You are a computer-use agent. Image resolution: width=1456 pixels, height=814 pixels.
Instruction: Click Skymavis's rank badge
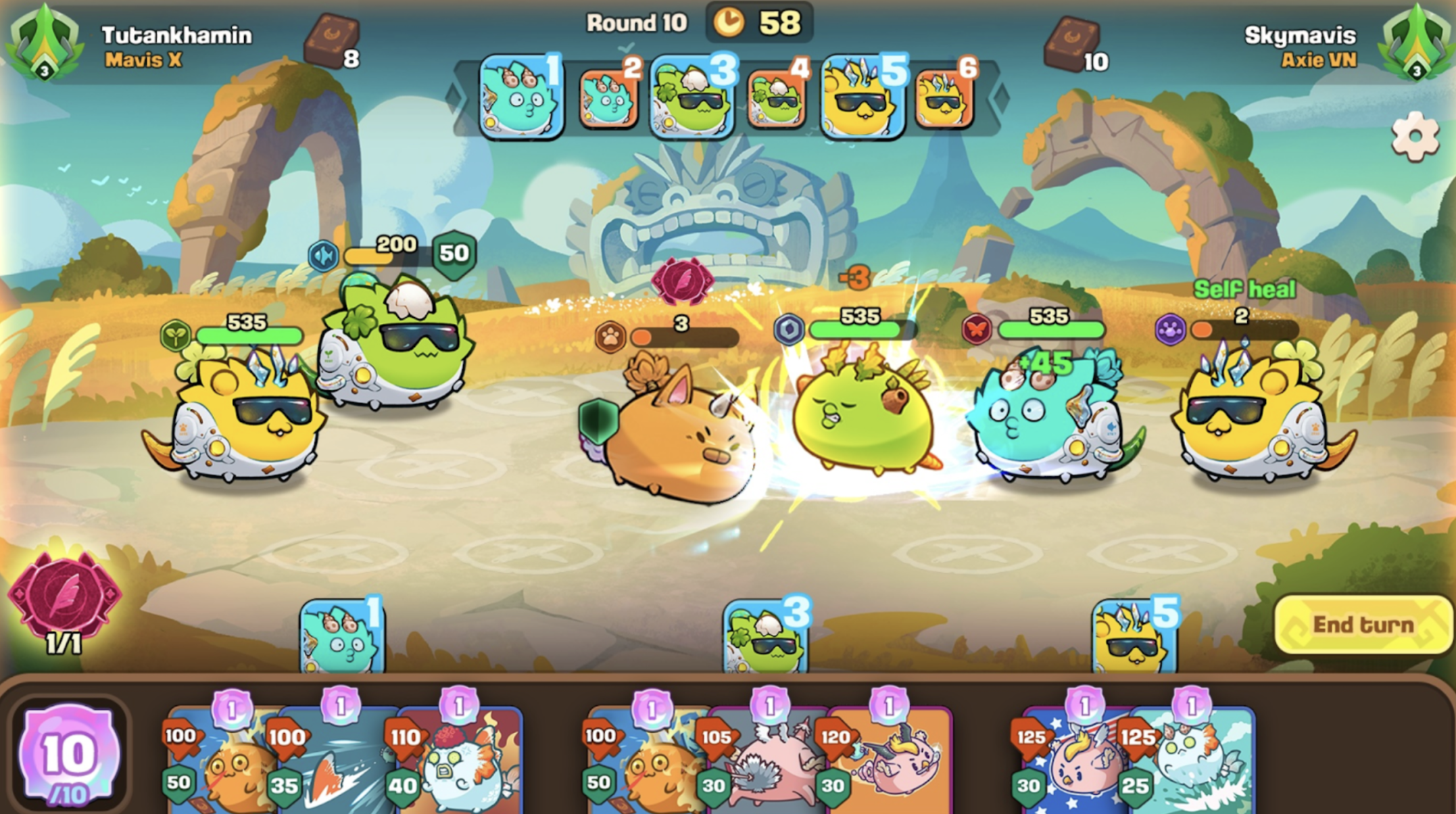(1417, 43)
